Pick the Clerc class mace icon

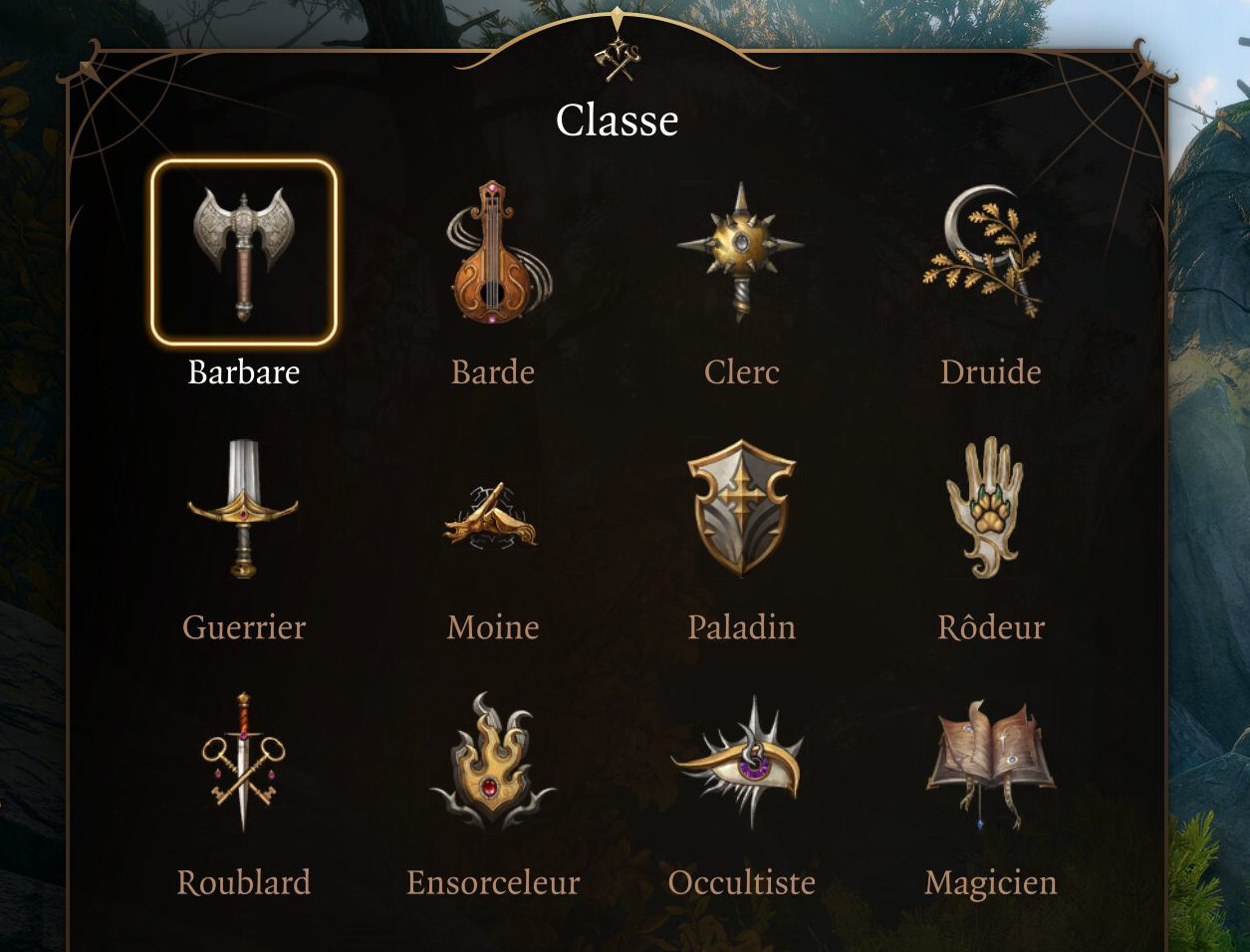point(741,249)
